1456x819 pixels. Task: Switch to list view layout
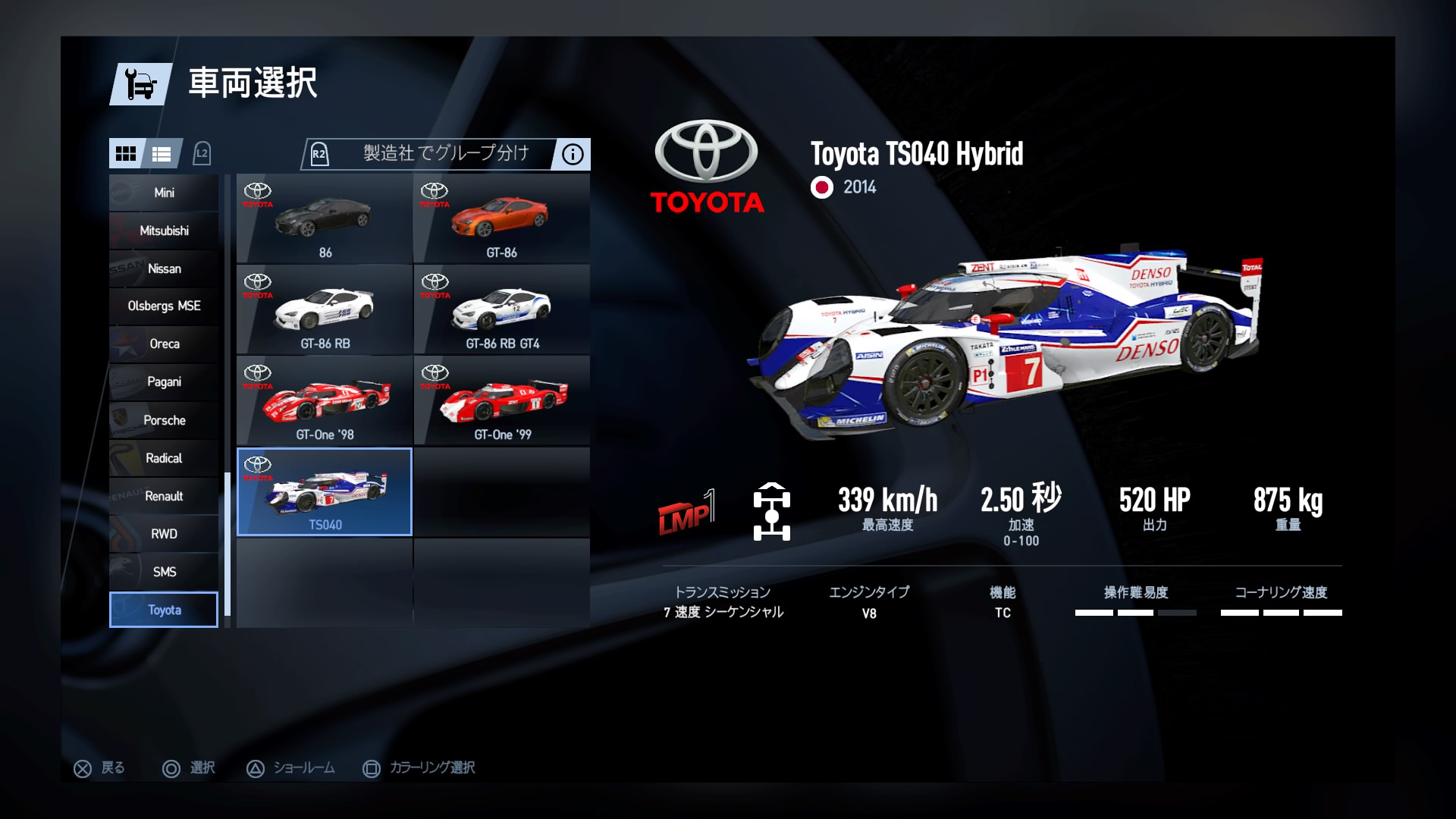point(162,154)
